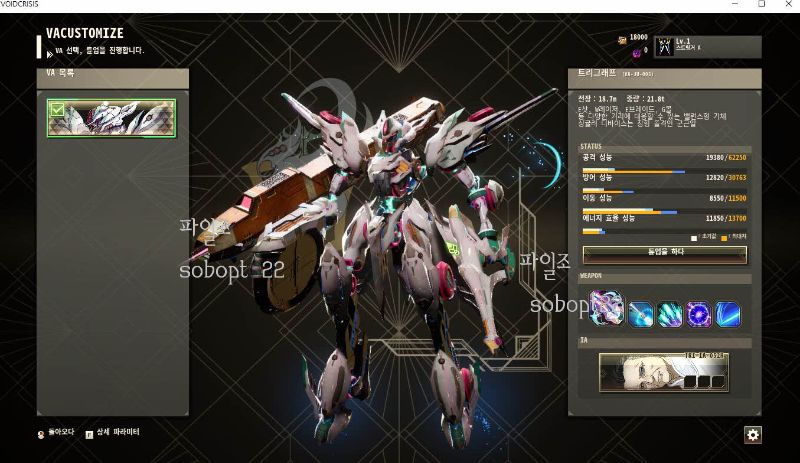The width and height of the screenshot is (800, 463).
Task: Select the VA mech thumbnail in the list
Action: pyautogui.click(x=110, y=118)
